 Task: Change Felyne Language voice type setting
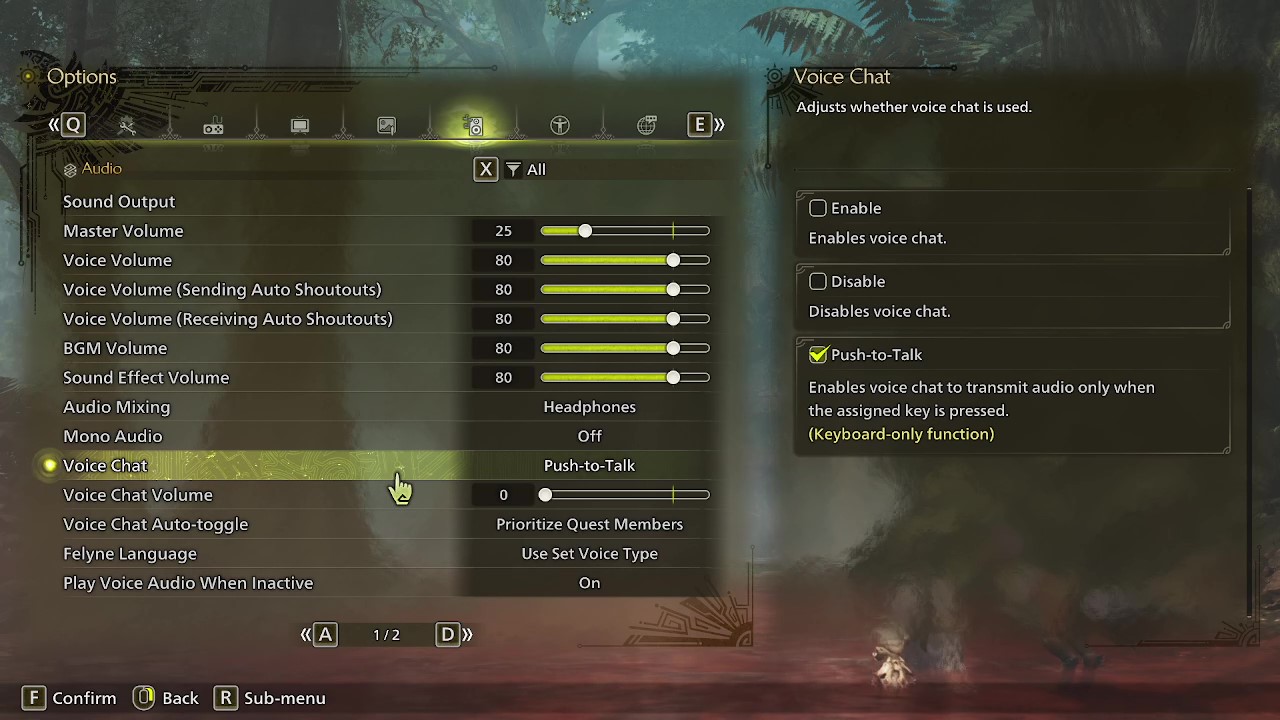590,553
